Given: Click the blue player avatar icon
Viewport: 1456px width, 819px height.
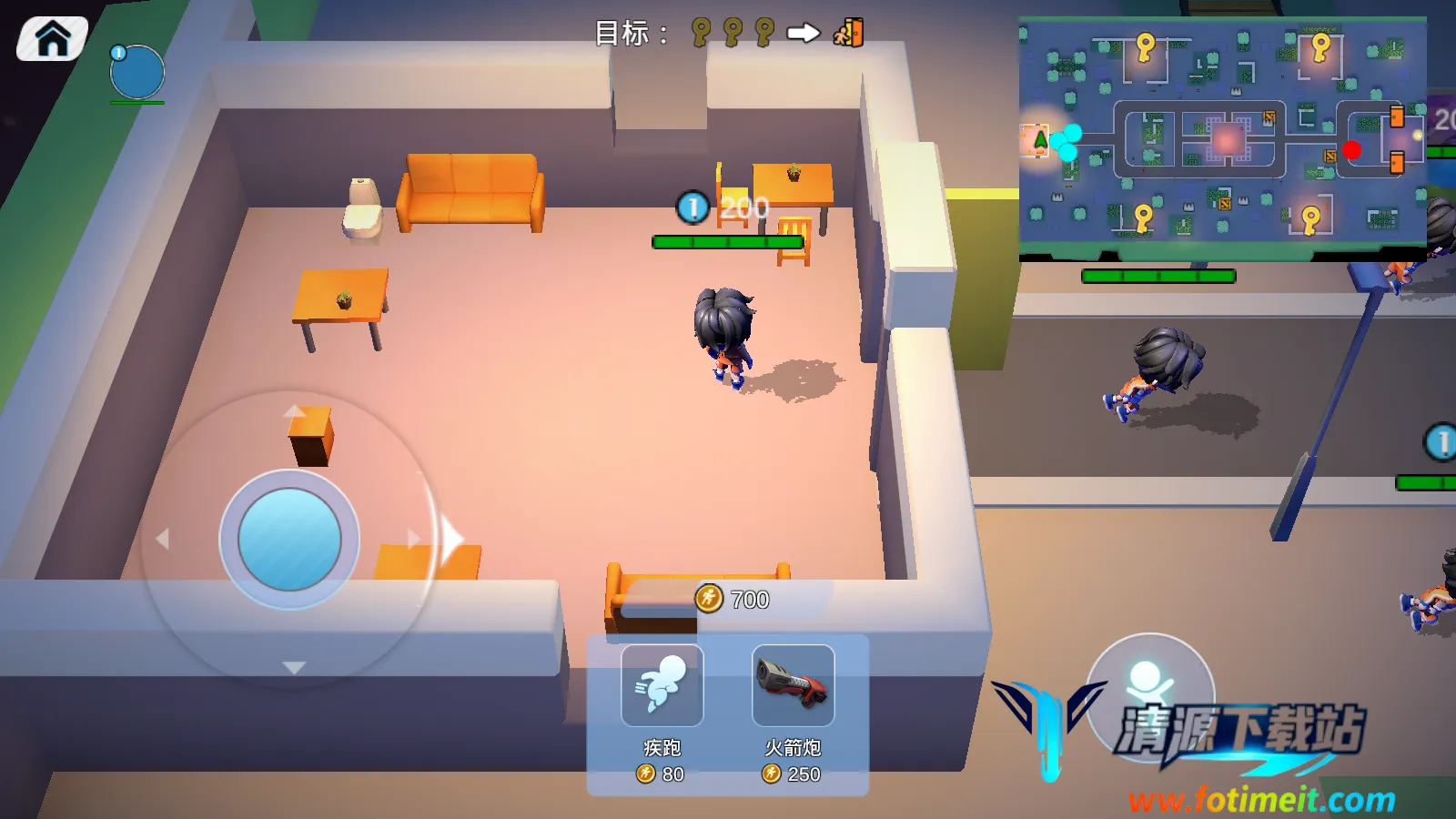Looking at the screenshot, I should tap(137, 73).
